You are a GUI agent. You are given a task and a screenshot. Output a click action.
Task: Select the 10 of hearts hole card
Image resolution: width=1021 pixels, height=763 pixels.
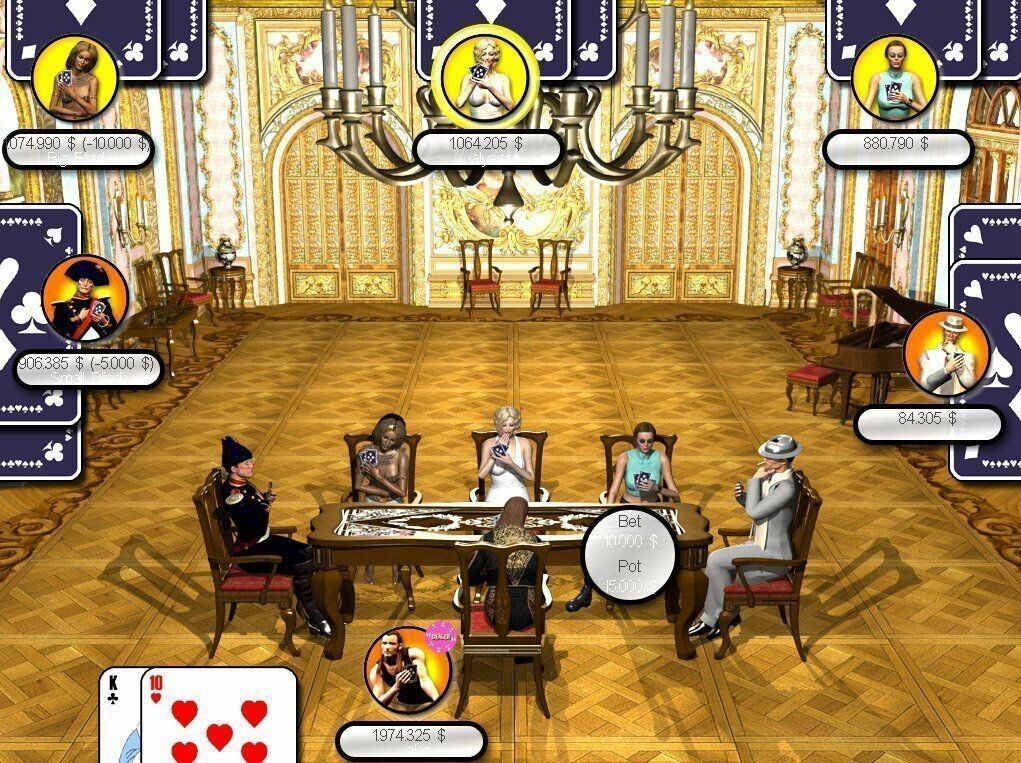220,718
